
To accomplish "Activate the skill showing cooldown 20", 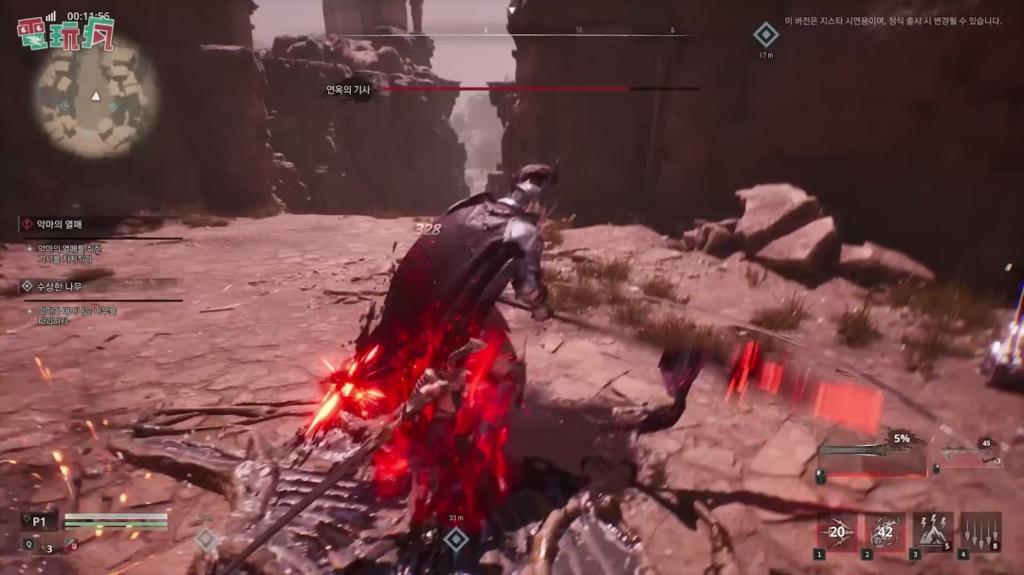I will (837, 532).
